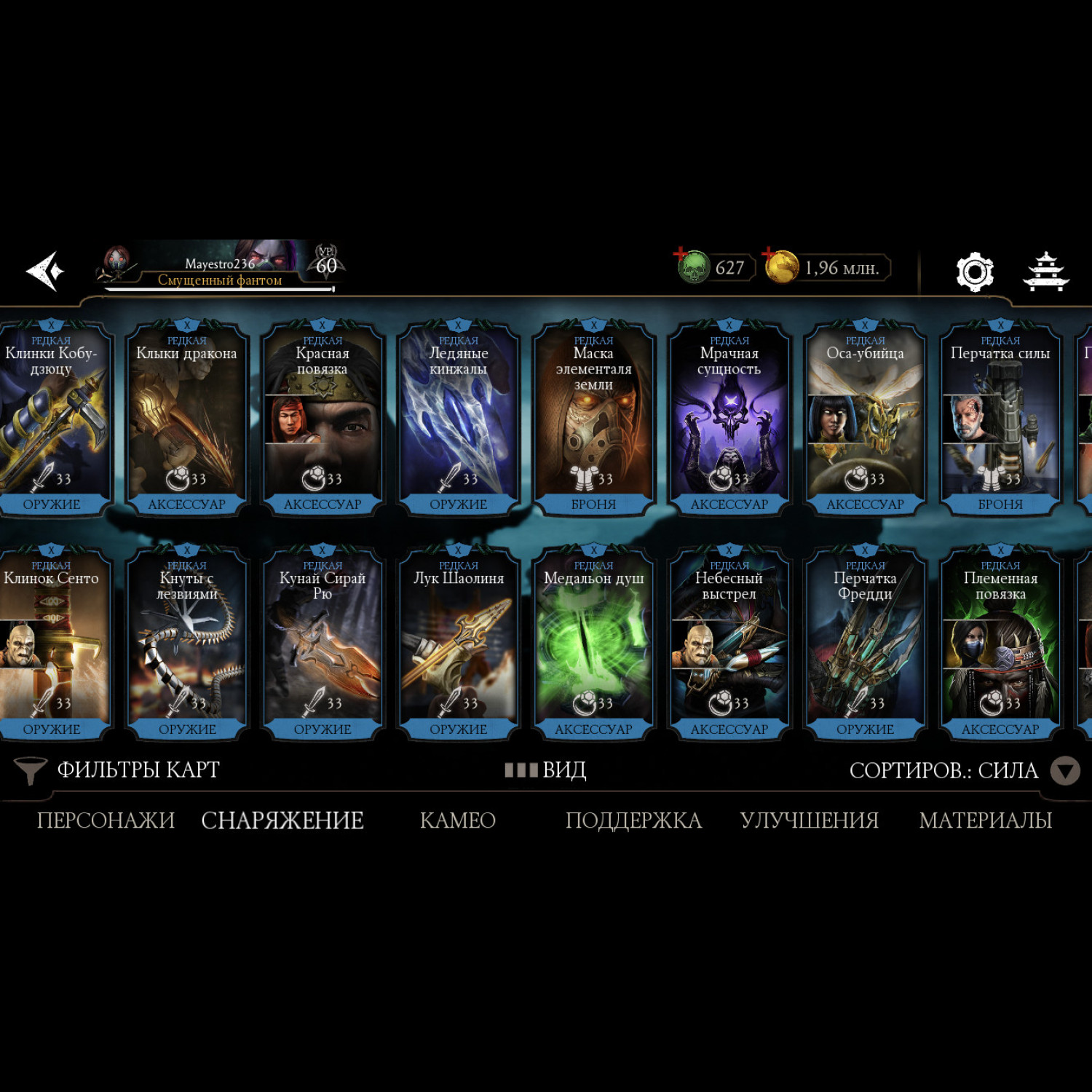The width and height of the screenshot is (1092, 1092).
Task: Switch to the МАТЕРИАЛЫ tab
Action: click(985, 820)
